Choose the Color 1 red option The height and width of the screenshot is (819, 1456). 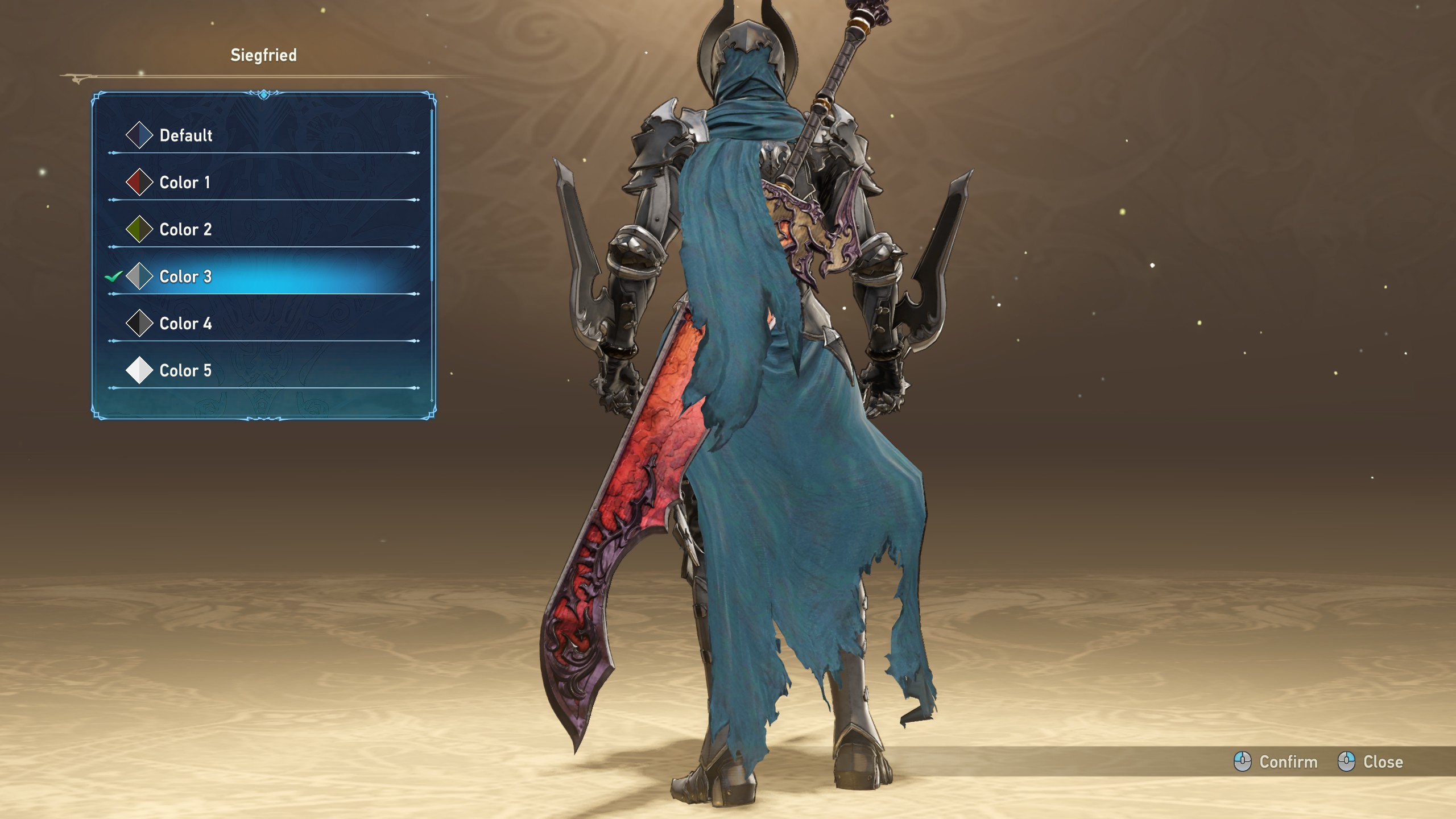pos(184,183)
